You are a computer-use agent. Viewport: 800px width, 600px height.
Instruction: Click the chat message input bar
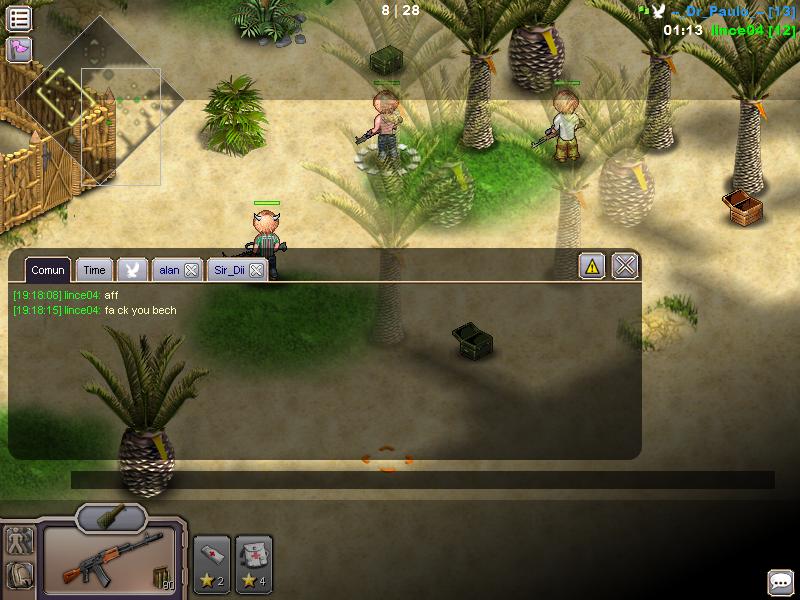click(422, 480)
